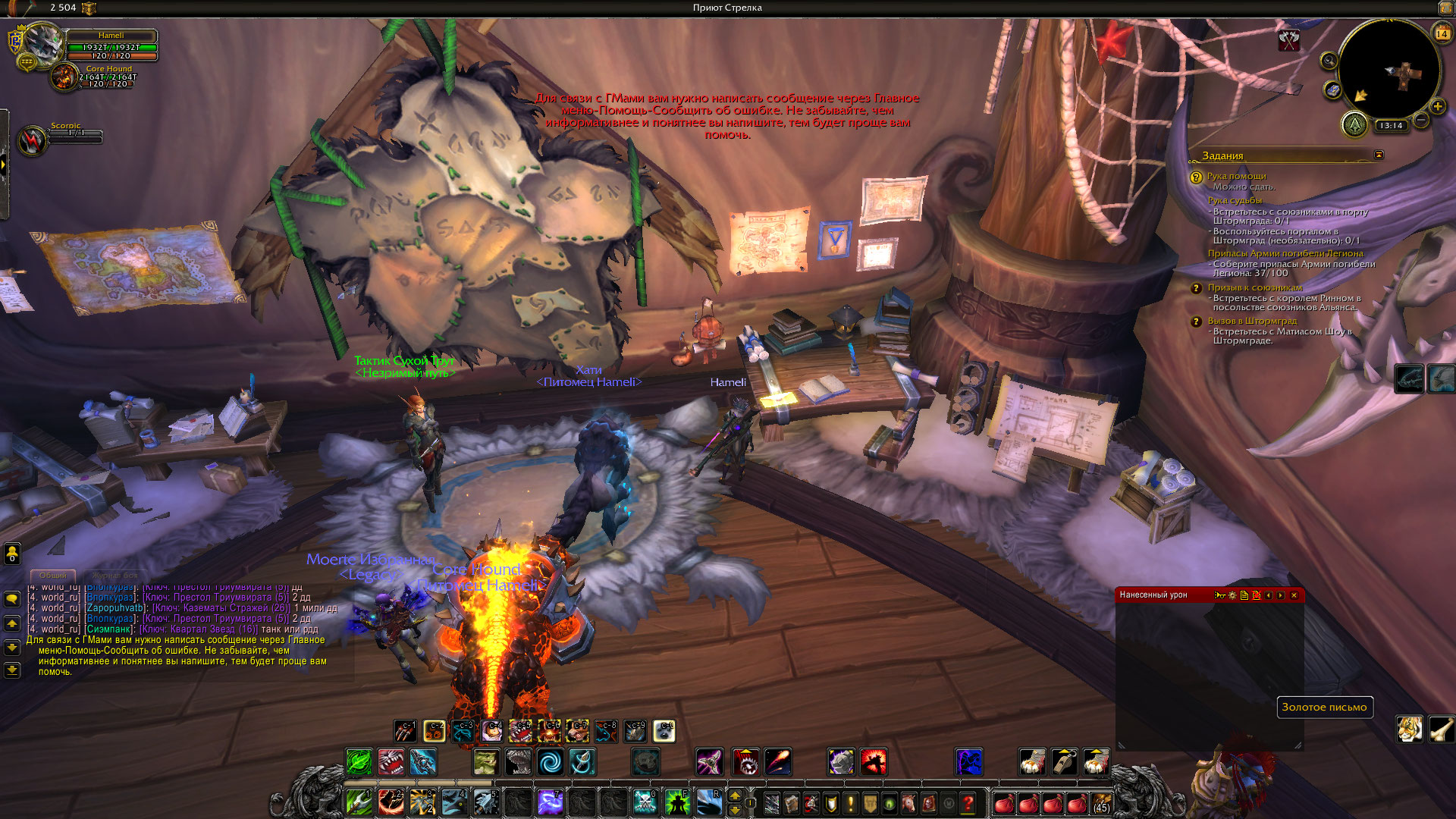
Task: Zoom in the minimap with plus button
Action: [1437, 106]
